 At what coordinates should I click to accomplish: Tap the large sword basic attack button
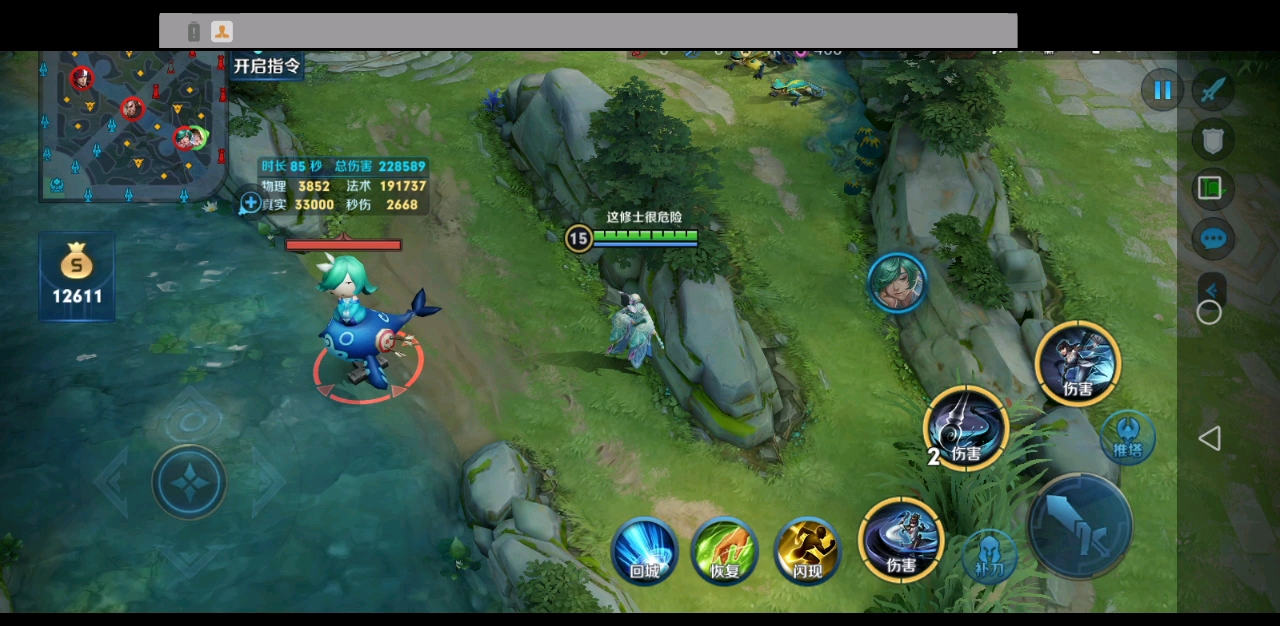coord(1079,525)
